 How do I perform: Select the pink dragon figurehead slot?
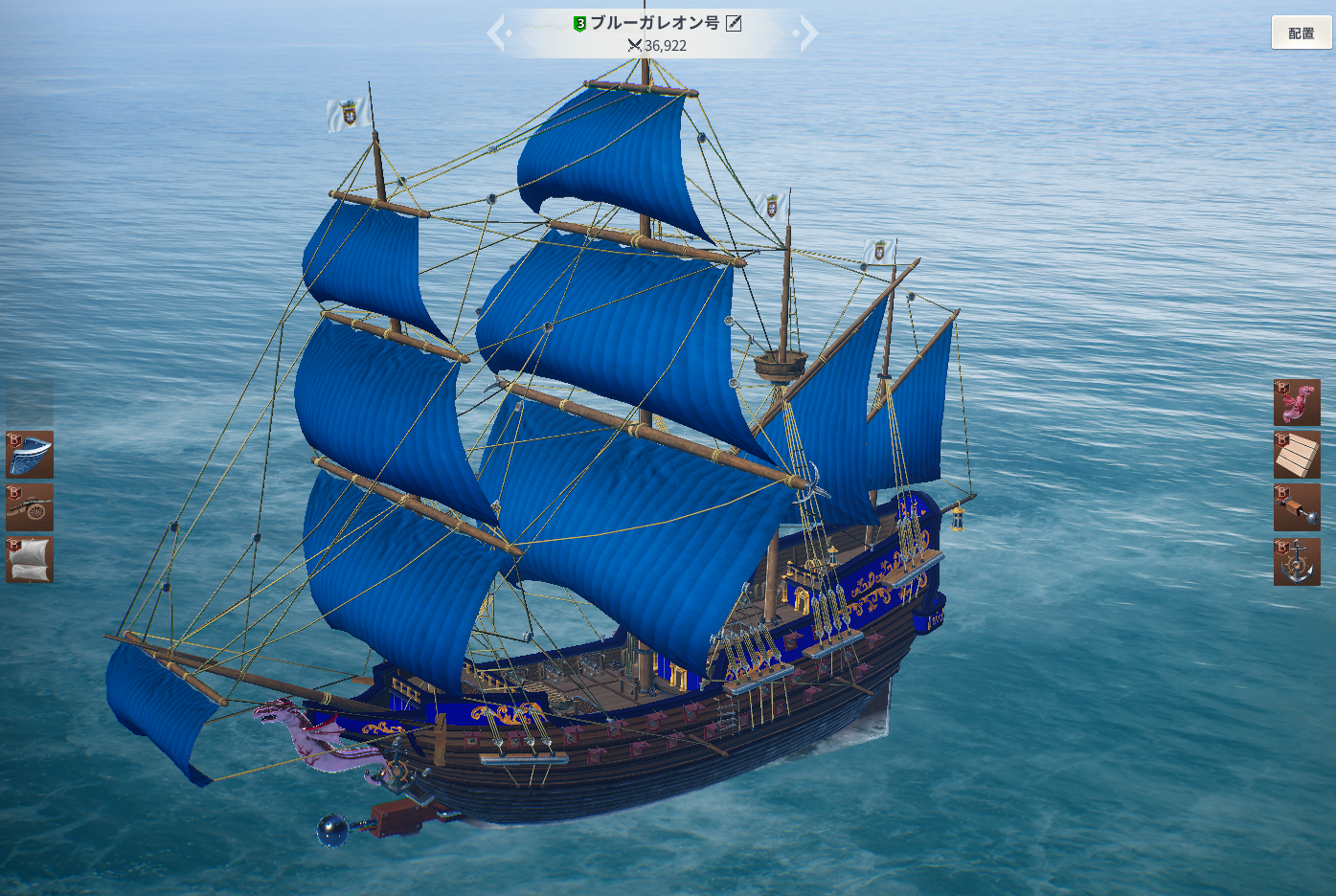click(1297, 402)
